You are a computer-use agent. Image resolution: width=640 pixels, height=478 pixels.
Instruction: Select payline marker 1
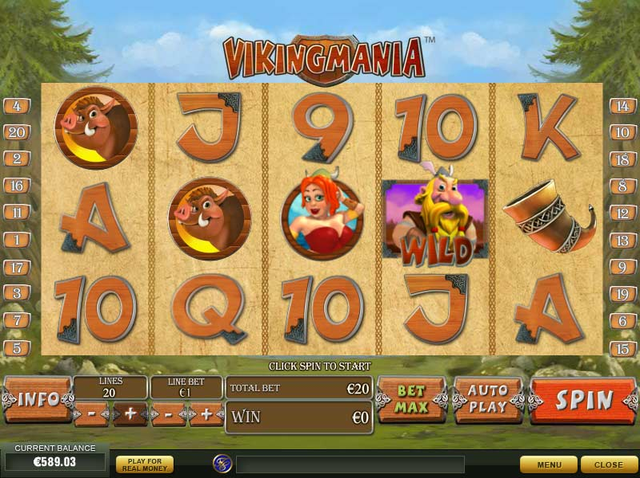[16, 240]
